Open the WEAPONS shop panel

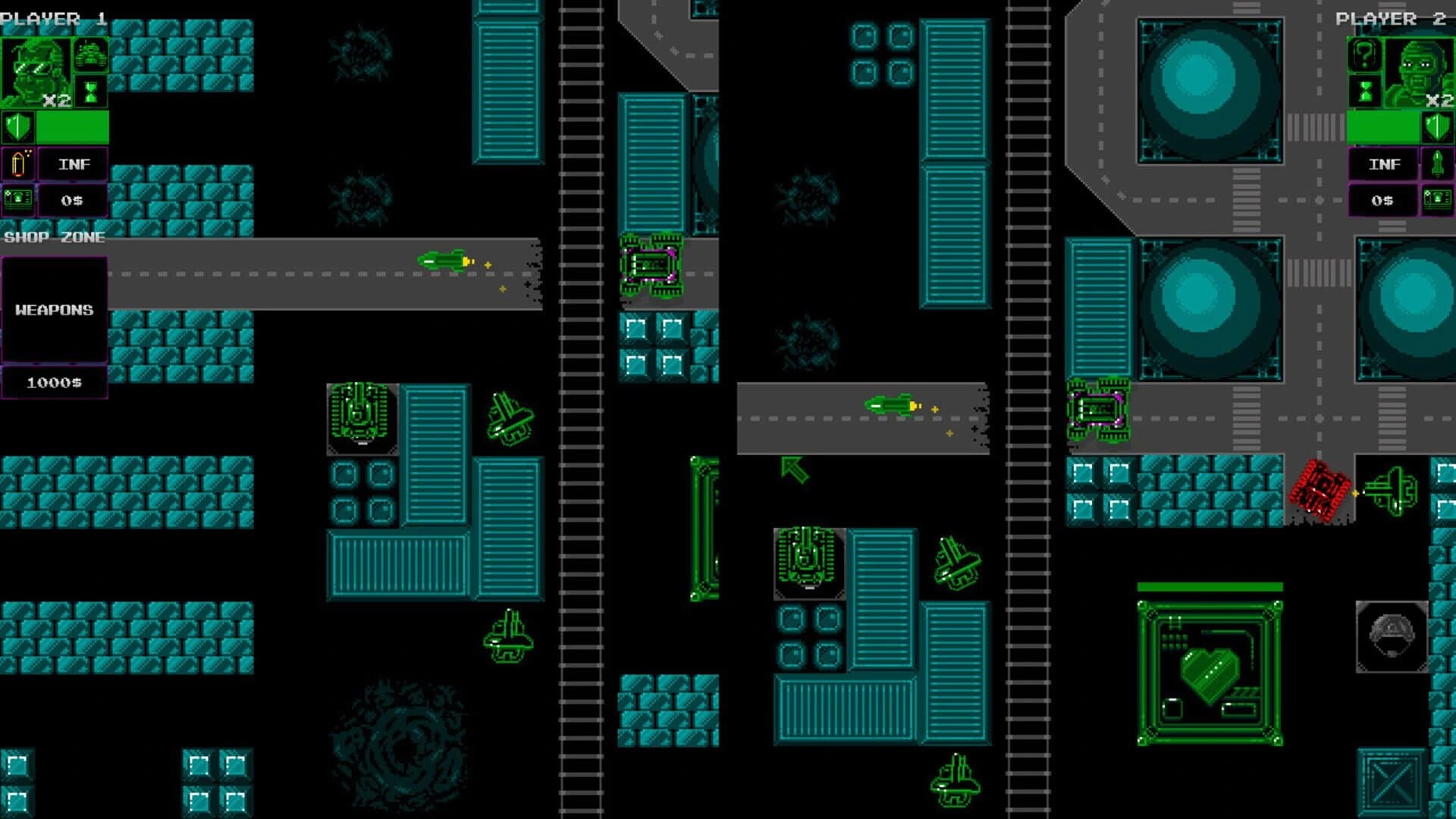(55, 308)
